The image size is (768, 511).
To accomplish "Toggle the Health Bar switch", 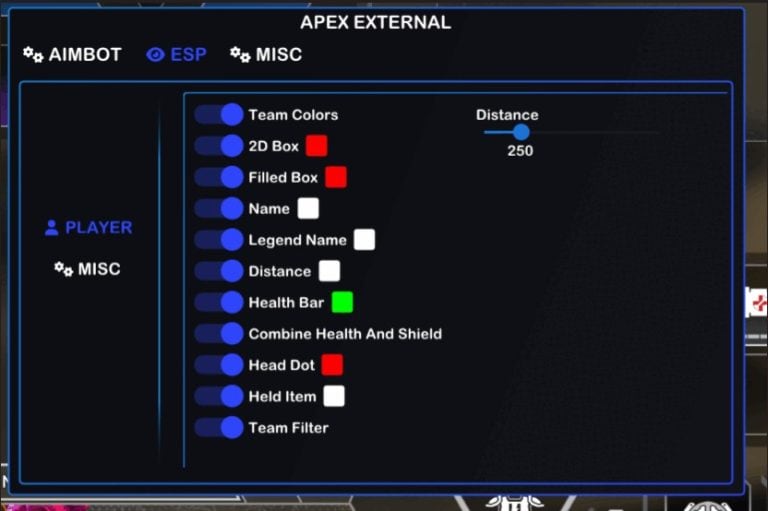I will [x=219, y=302].
